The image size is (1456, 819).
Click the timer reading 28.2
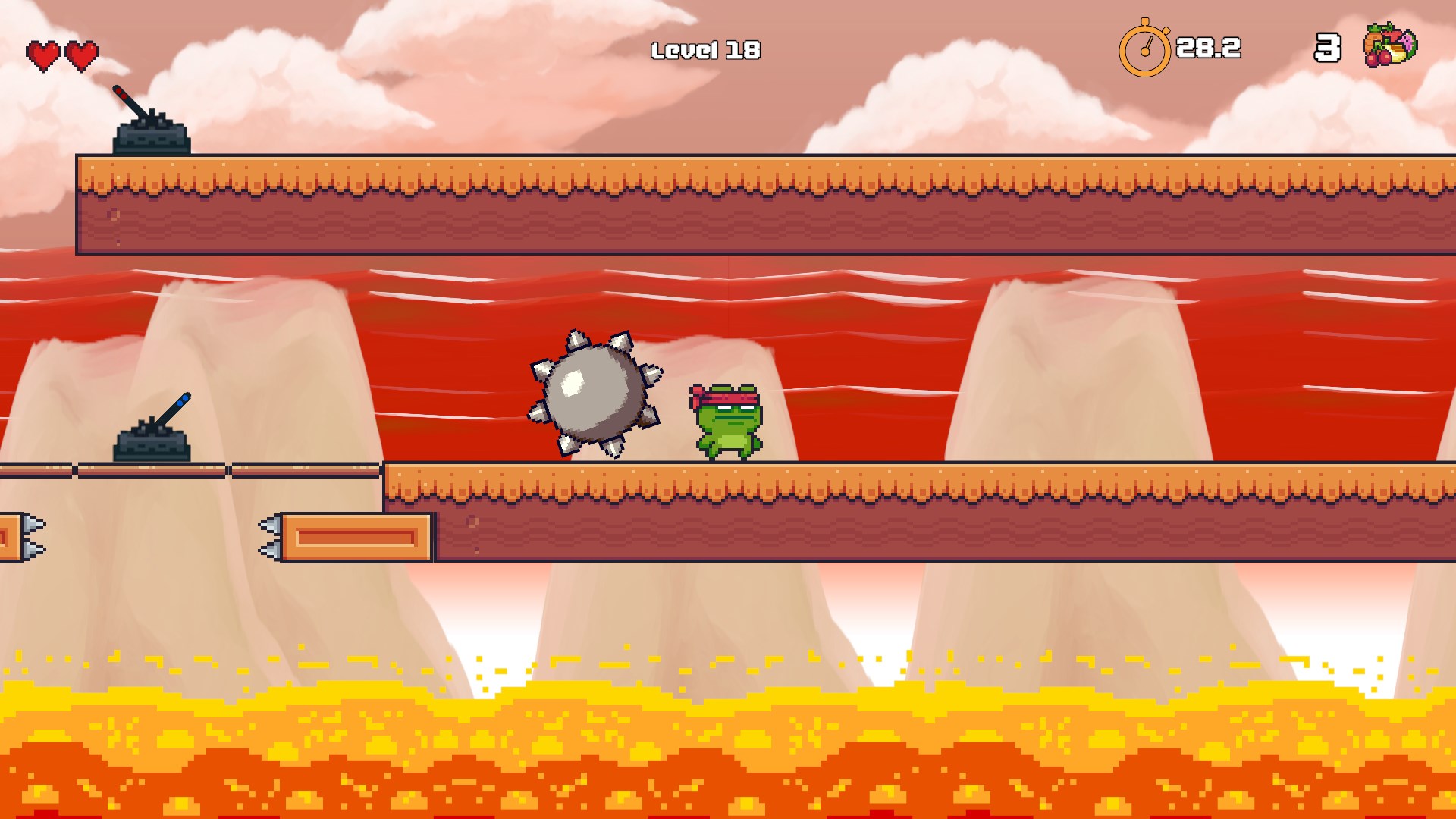tap(1207, 47)
